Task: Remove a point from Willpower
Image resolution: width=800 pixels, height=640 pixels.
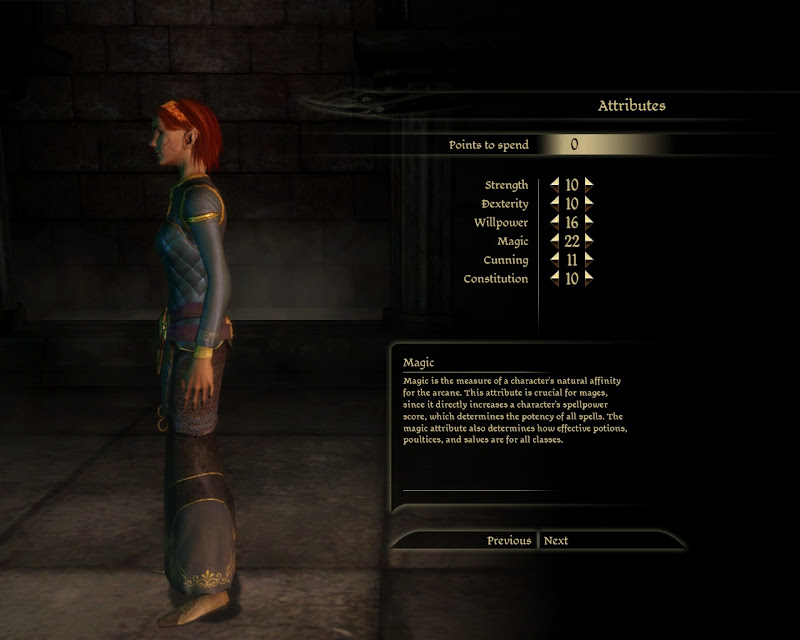Action: point(555,222)
